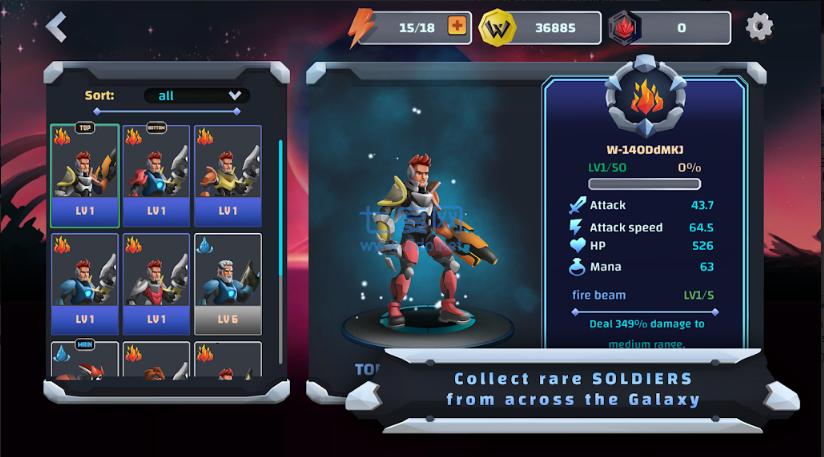Viewport: 824px width, 457px height.
Task: Select the soldier card tagged BOTTOM
Action: tap(157, 176)
